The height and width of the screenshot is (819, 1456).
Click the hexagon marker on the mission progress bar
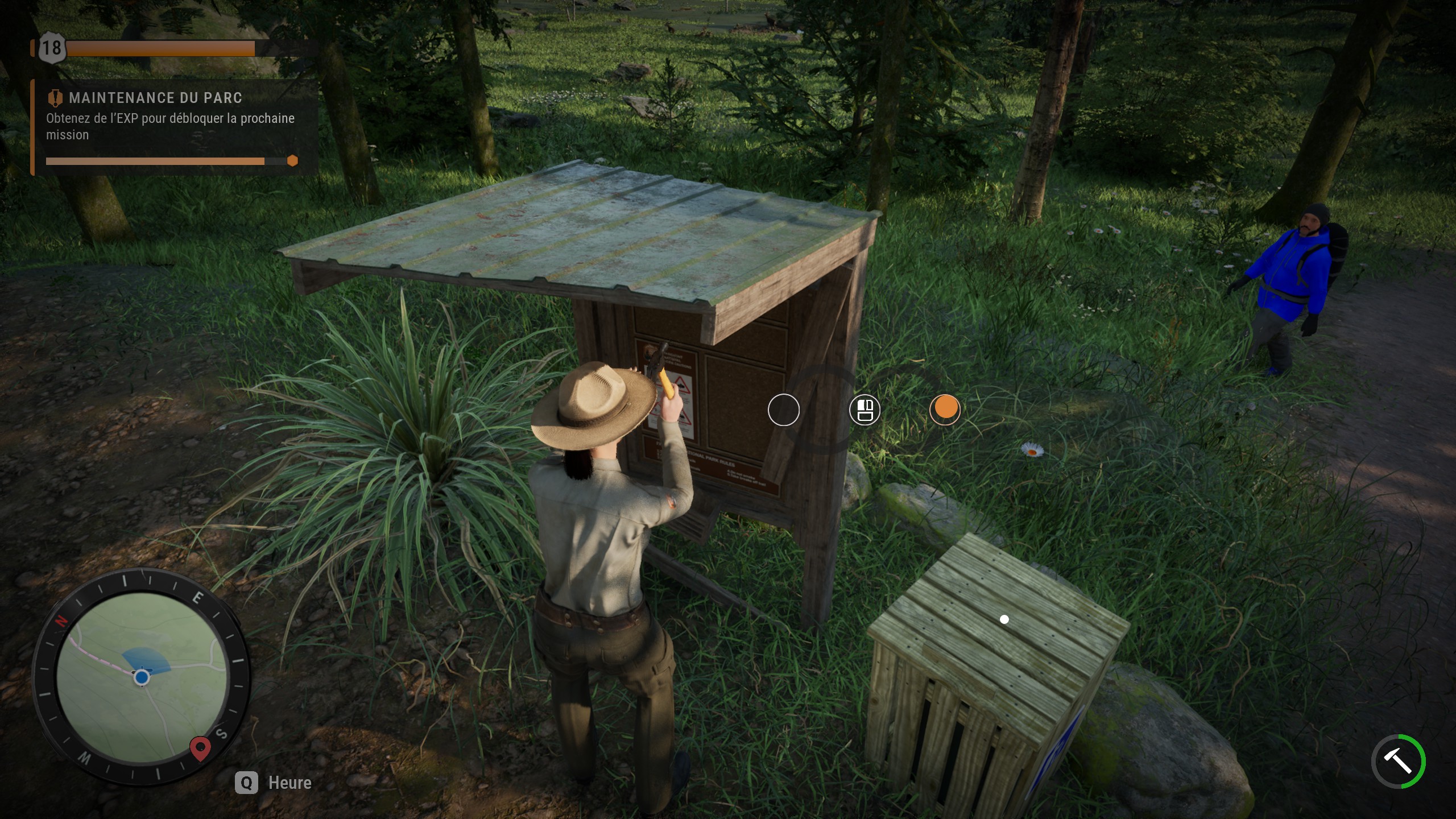[x=294, y=161]
